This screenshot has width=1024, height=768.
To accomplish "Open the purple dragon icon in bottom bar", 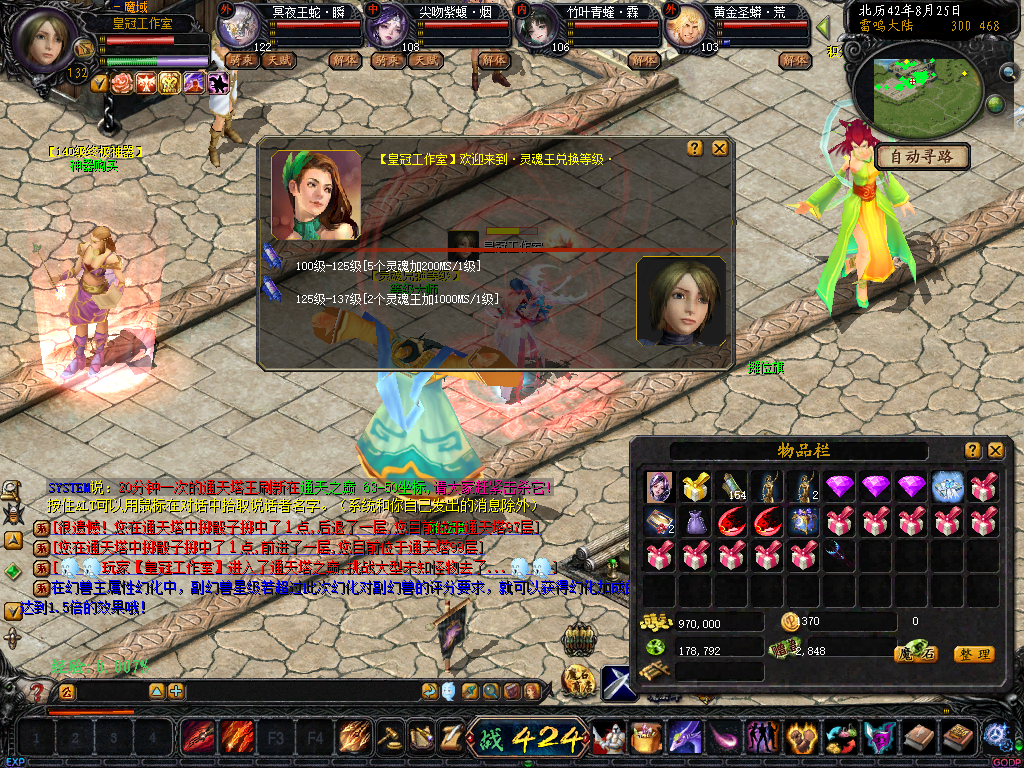I will pyautogui.click(x=684, y=738).
